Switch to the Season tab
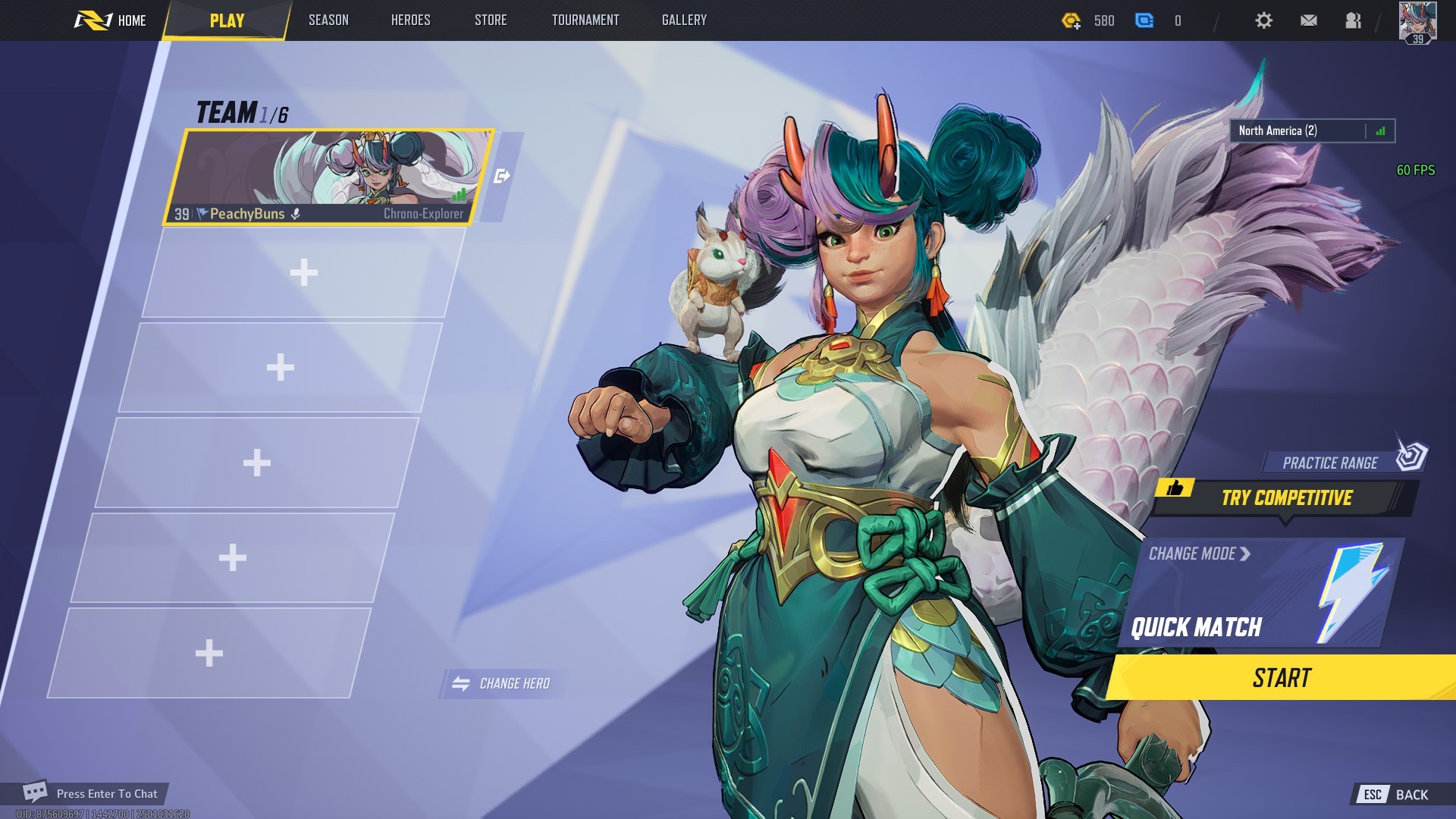The width and height of the screenshot is (1456, 819). (328, 20)
